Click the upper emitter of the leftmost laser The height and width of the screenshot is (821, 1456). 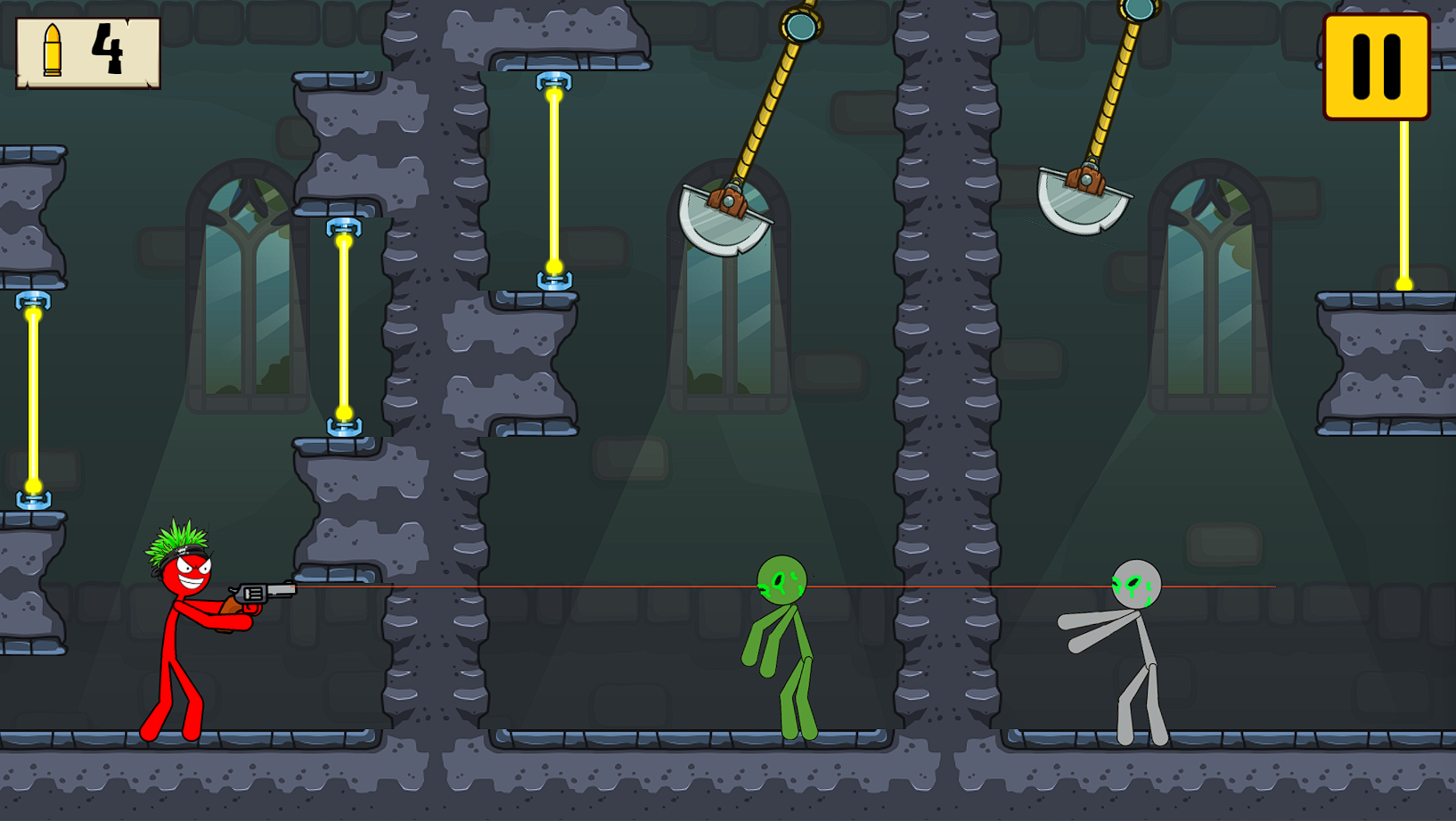click(32, 301)
